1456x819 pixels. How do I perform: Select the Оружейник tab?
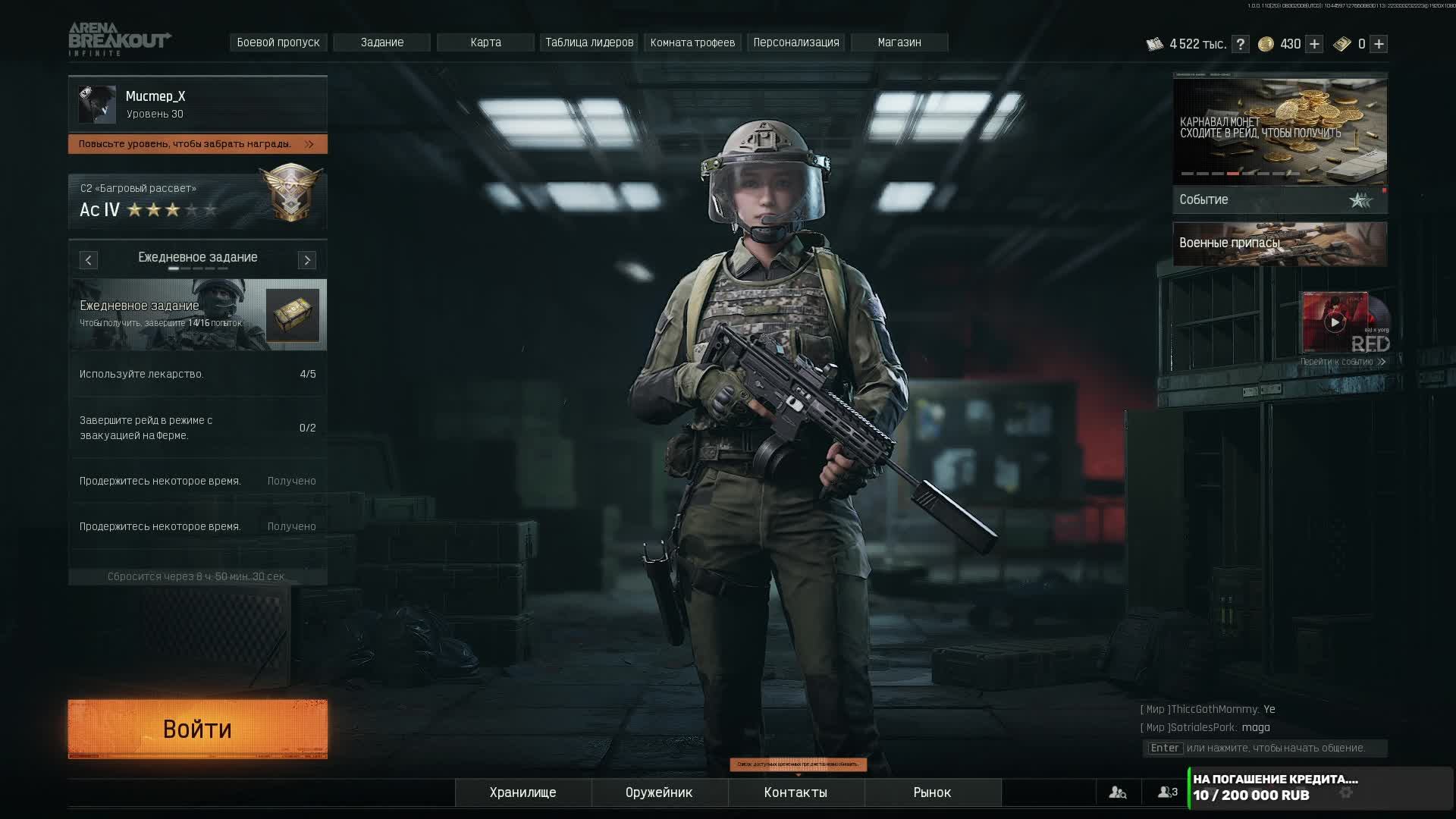click(659, 792)
